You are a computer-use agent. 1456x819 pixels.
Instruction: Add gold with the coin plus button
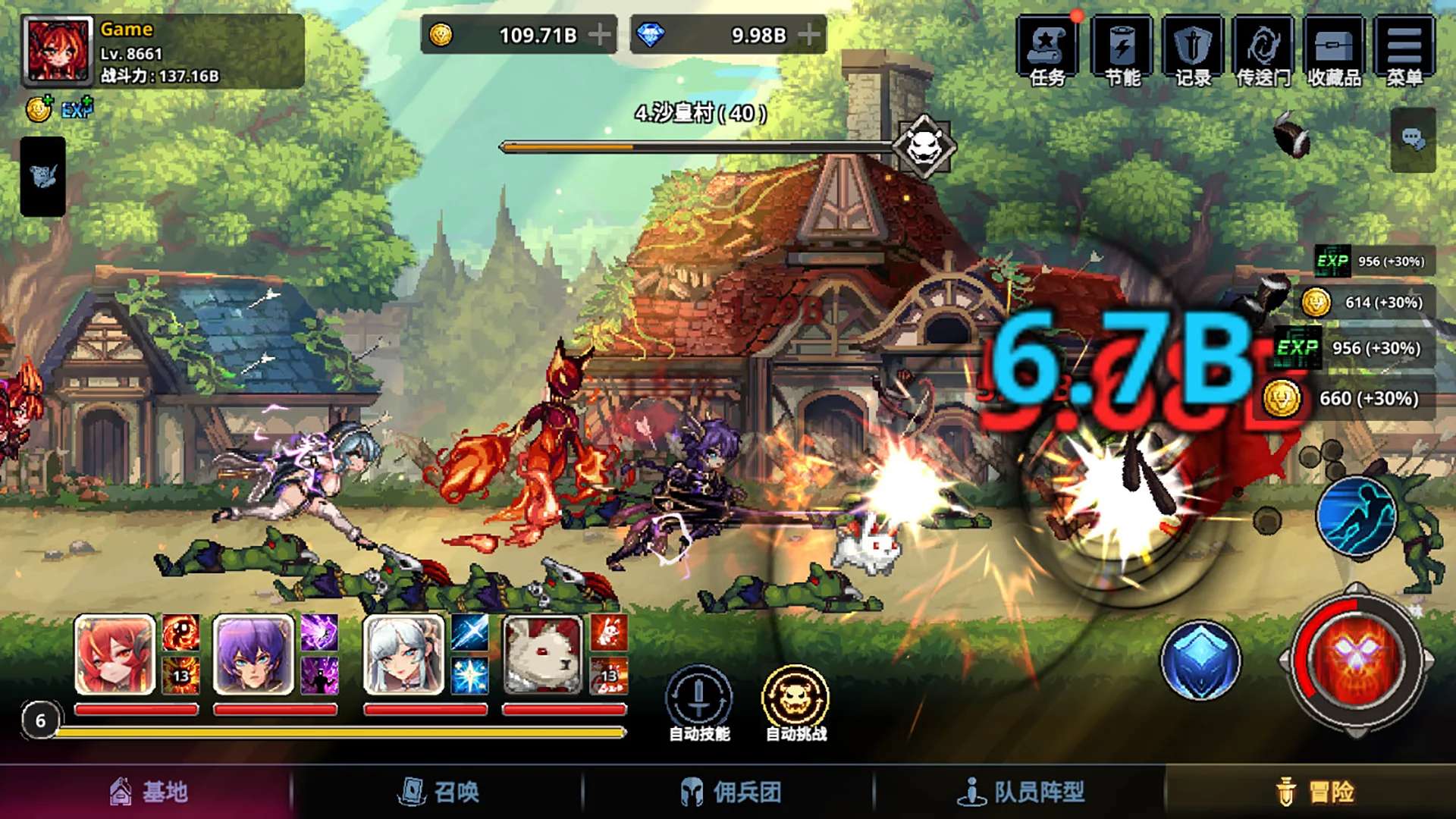pos(600,35)
